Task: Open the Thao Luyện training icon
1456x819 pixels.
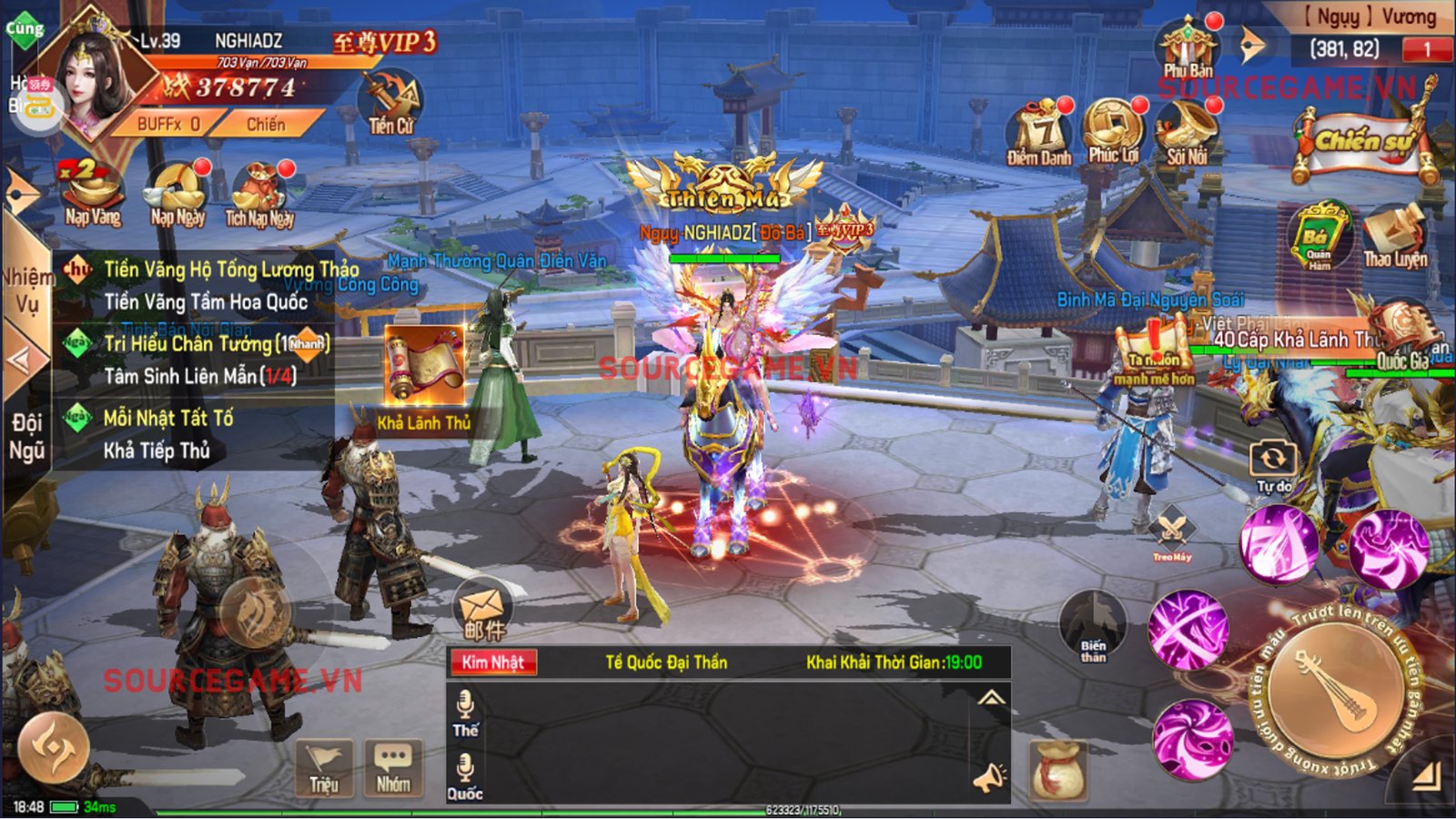Action: pos(1395,235)
